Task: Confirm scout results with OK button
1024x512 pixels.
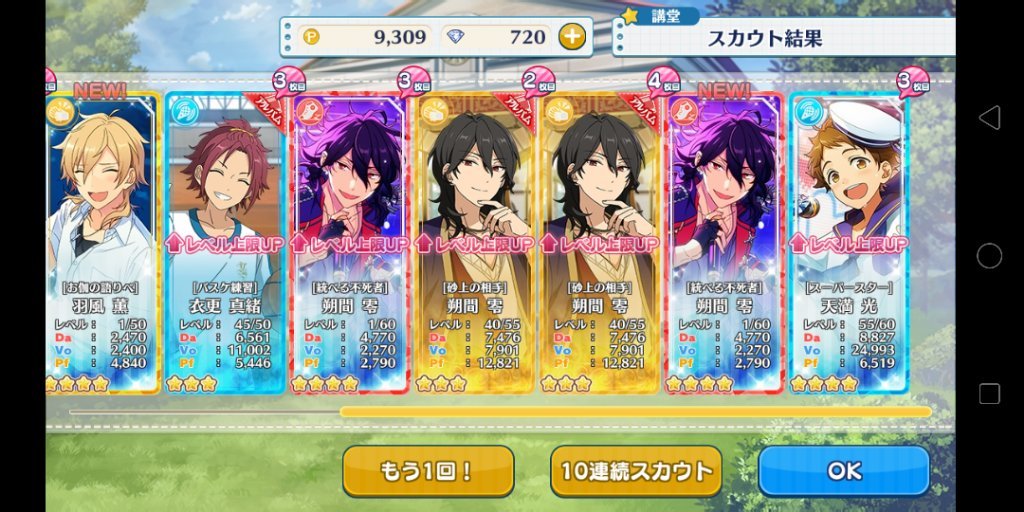Action: [x=843, y=471]
